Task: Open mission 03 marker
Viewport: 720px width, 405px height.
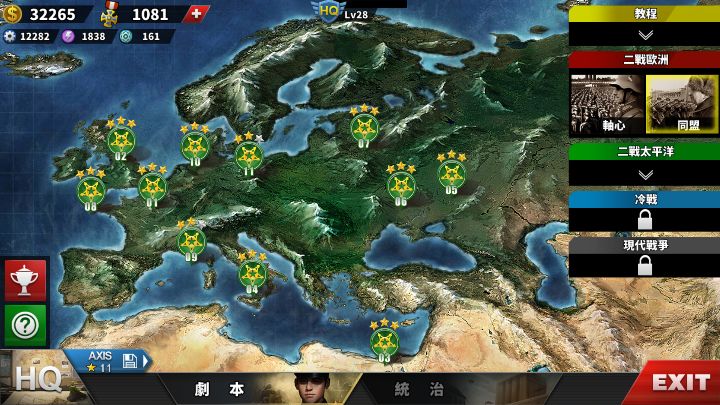Action: [384, 341]
